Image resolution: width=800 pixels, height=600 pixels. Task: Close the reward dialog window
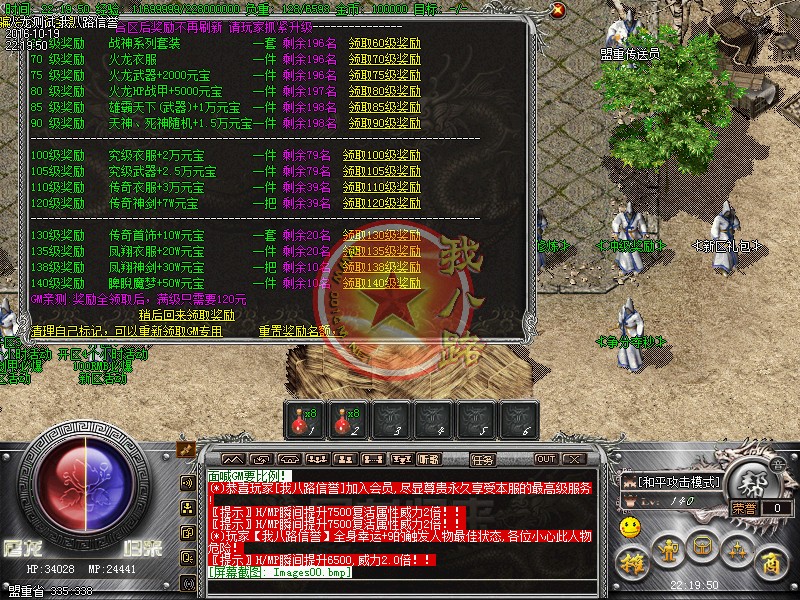(x=557, y=9)
